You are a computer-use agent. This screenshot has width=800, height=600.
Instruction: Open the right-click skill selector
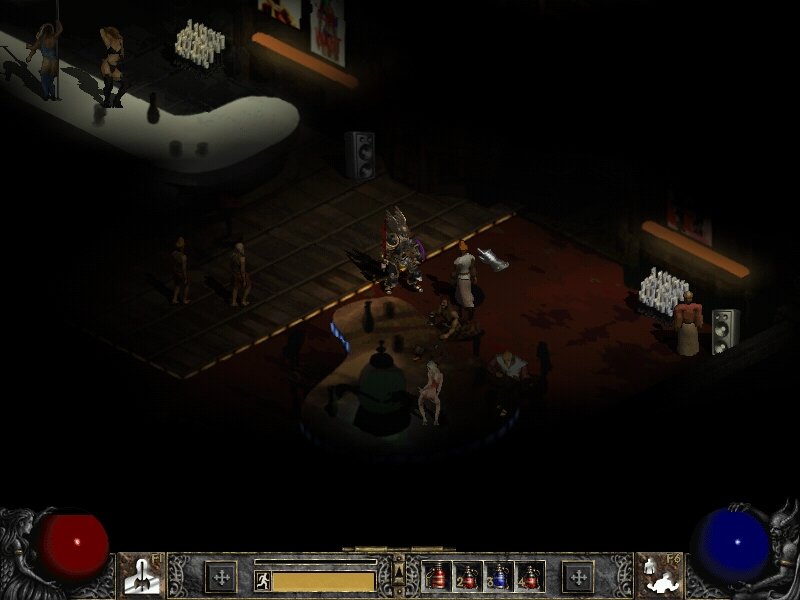click(658, 576)
